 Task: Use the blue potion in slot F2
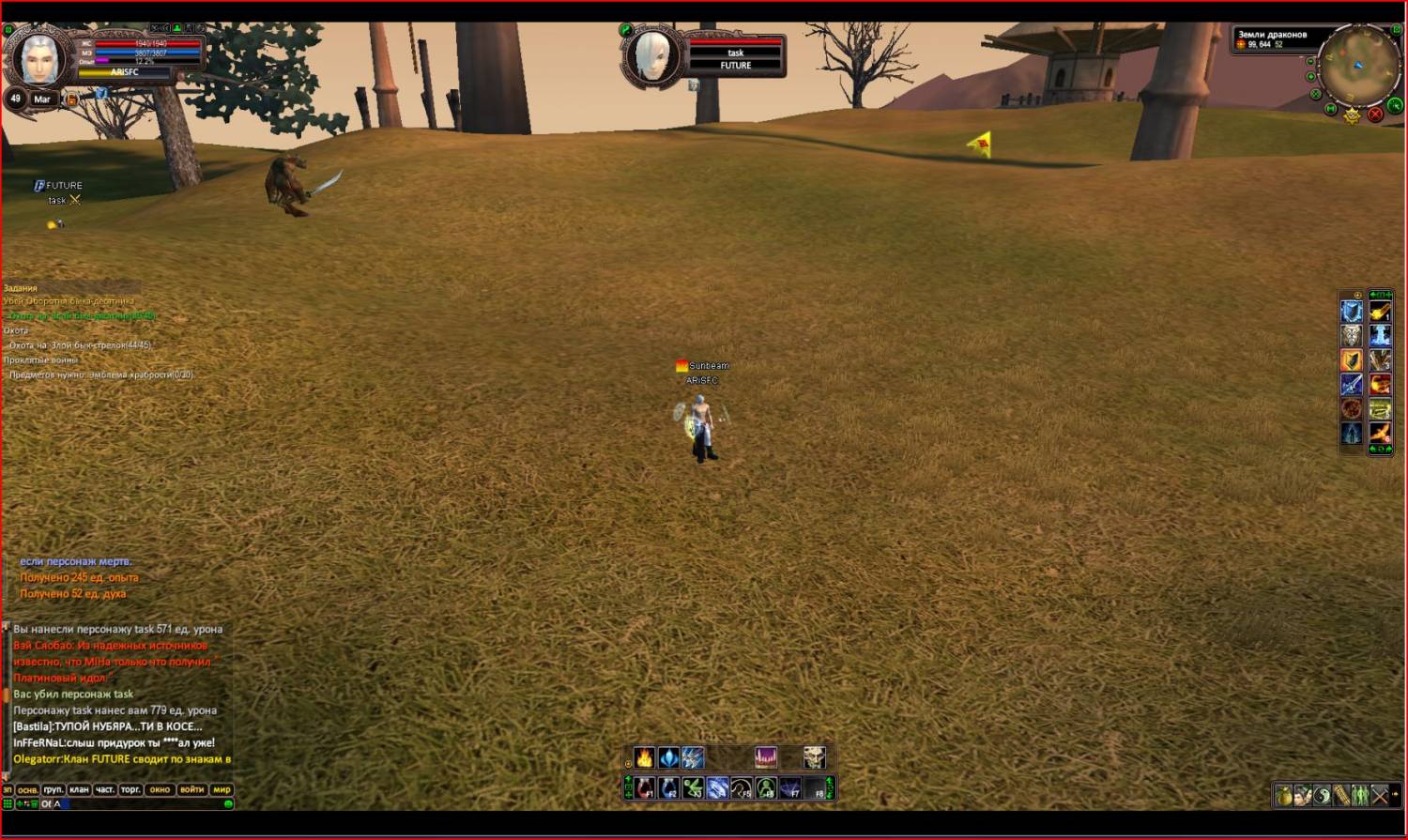point(668,788)
